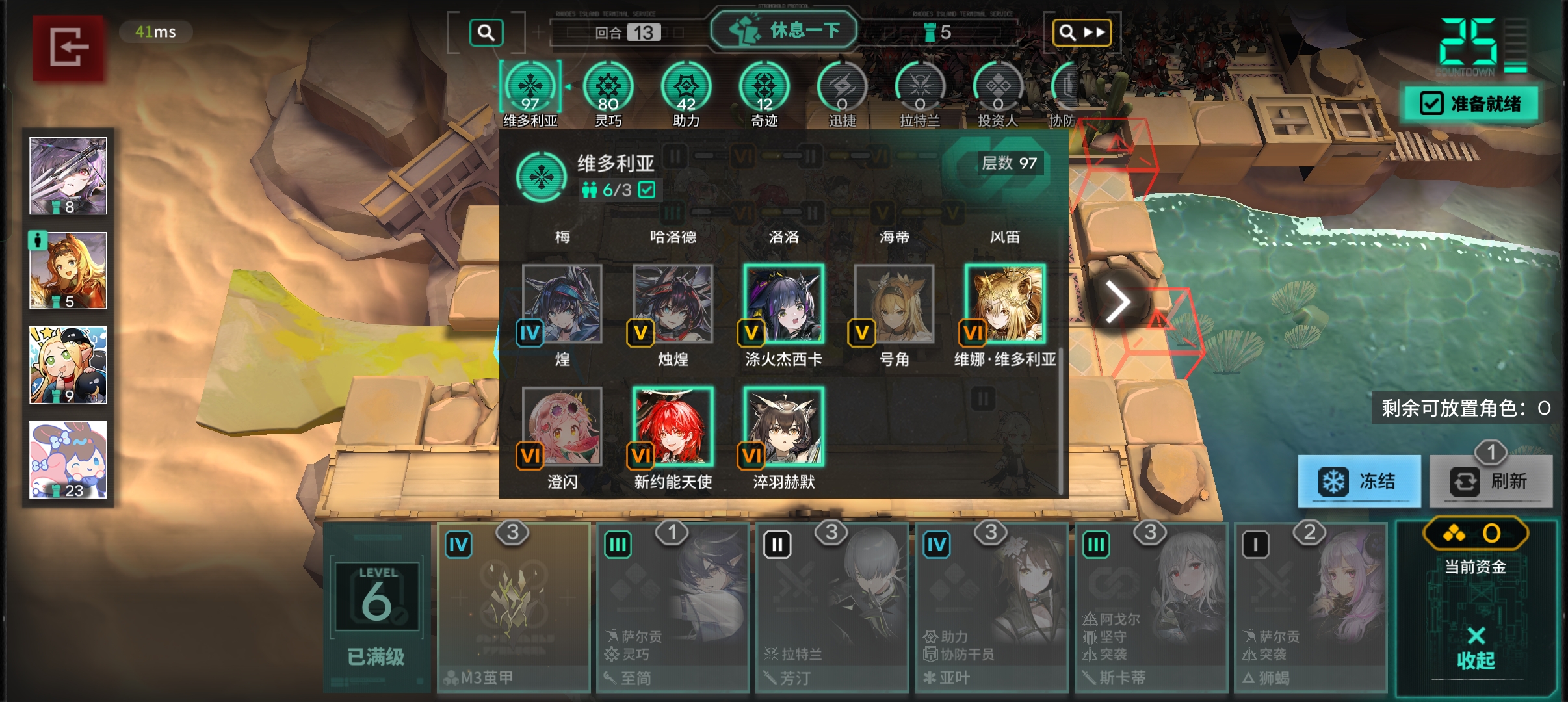The height and width of the screenshot is (702, 1568).
Task: Click the red exit button
Action: pos(68,47)
